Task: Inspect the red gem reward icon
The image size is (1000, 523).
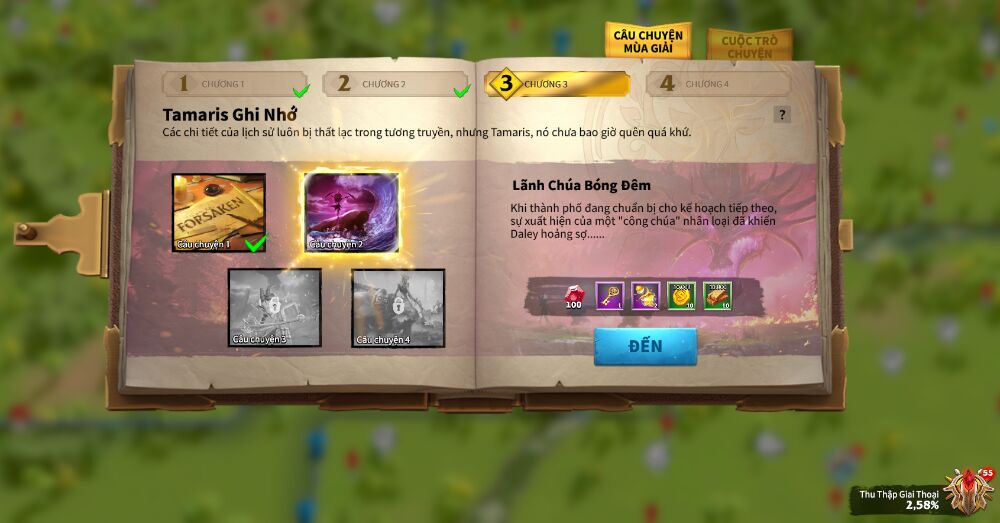Action: point(573,295)
